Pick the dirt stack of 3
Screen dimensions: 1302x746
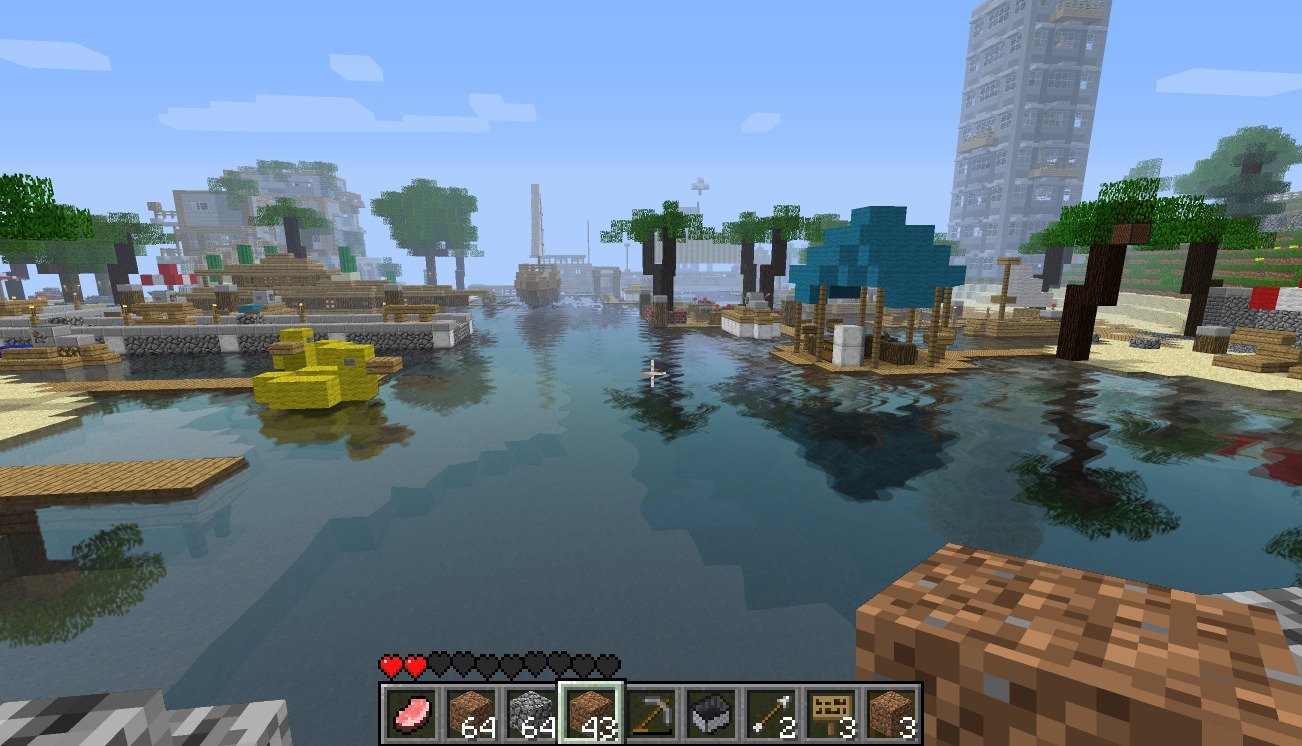[890, 713]
